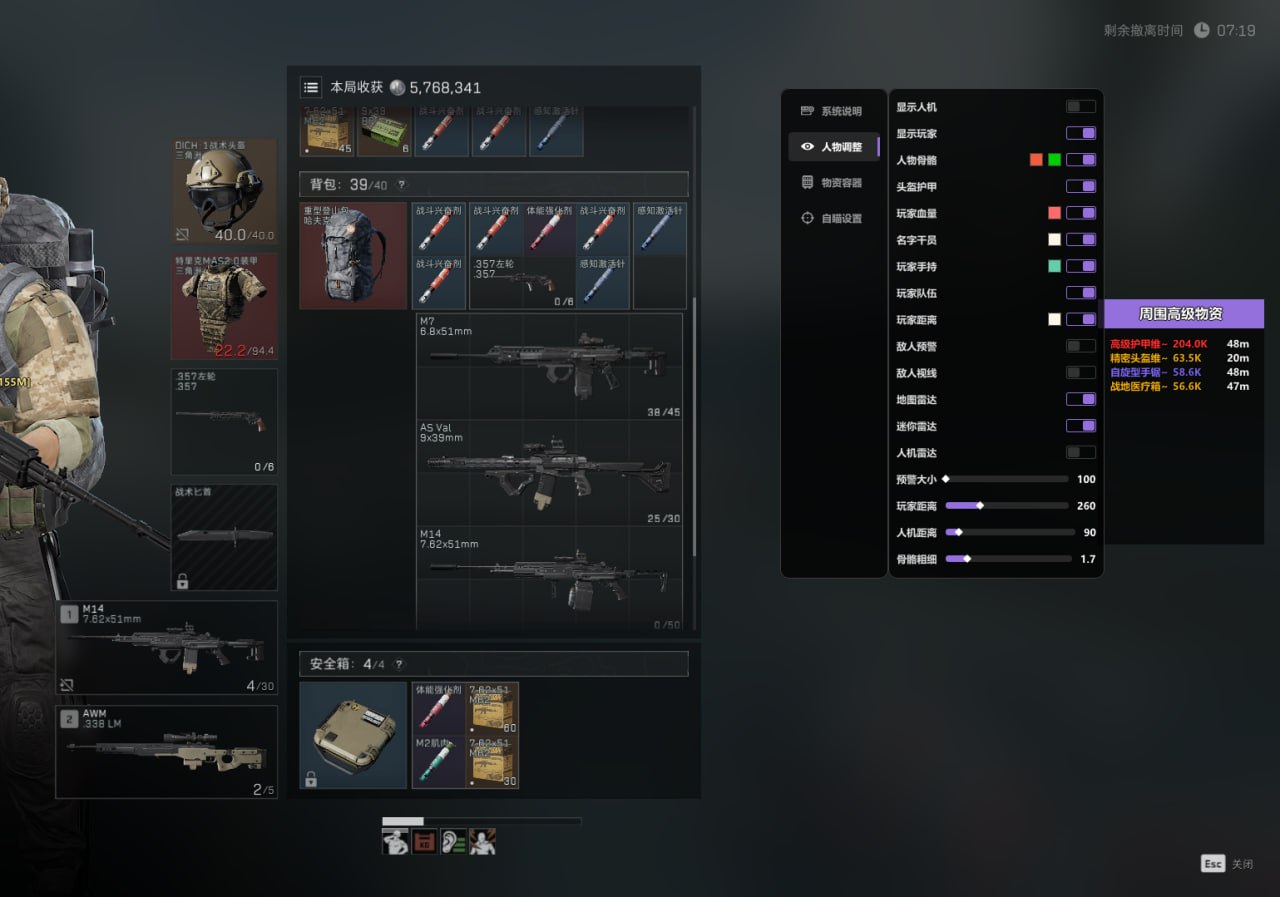Click the secure container case icon

point(353,735)
